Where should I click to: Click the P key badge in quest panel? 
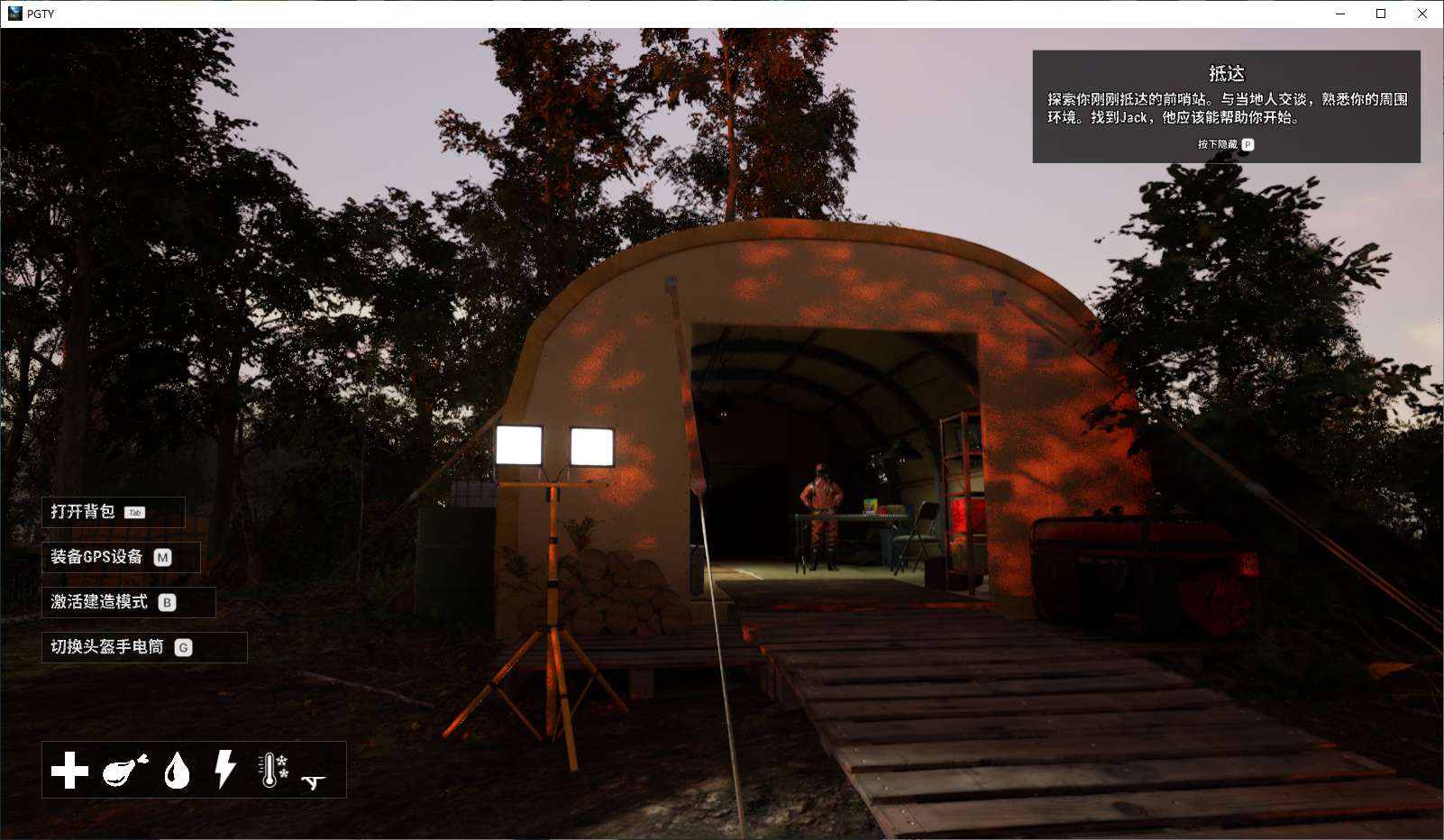coord(1249,143)
